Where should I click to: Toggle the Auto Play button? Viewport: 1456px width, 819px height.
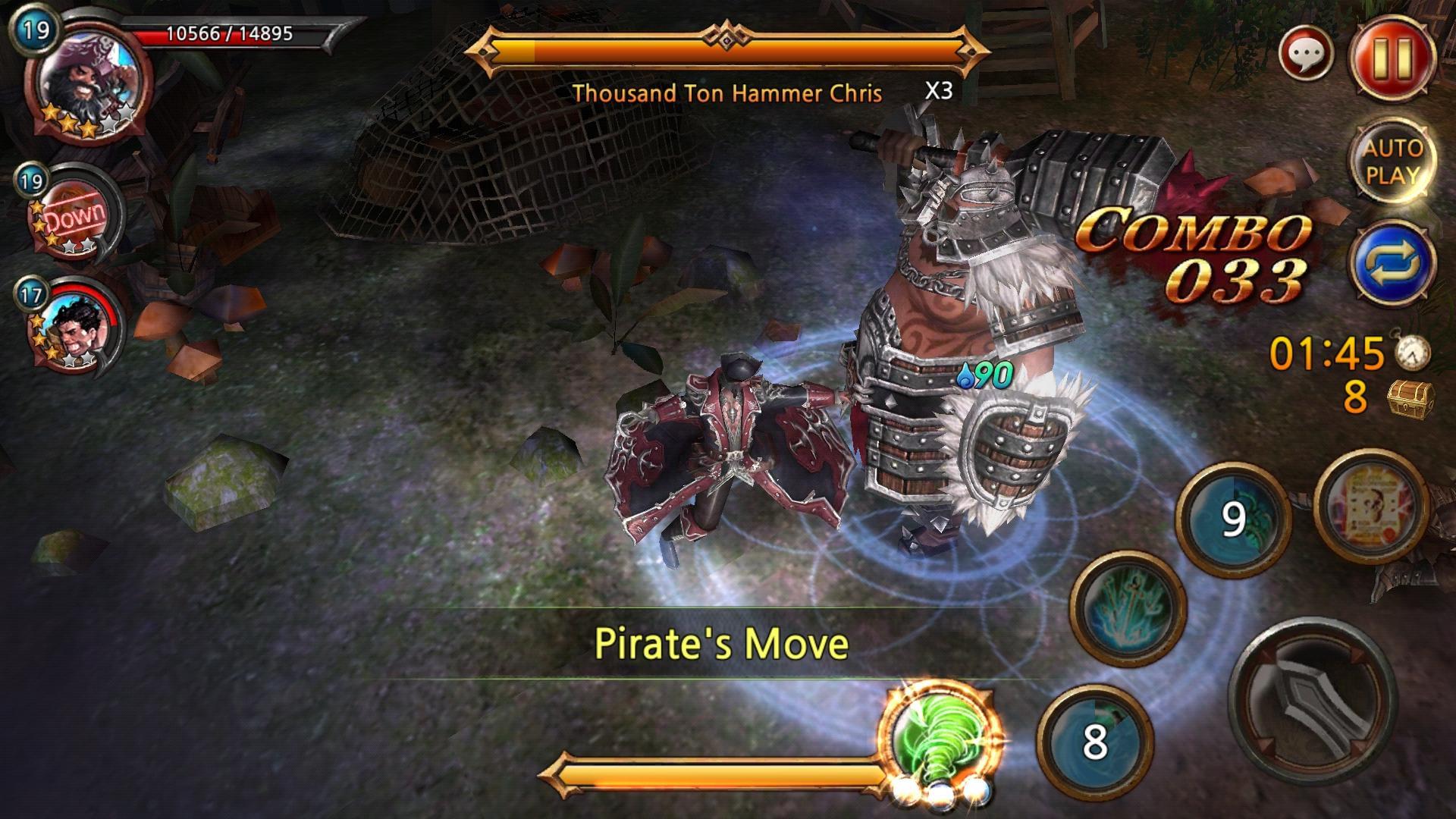pyautogui.click(x=1392, y=161)
